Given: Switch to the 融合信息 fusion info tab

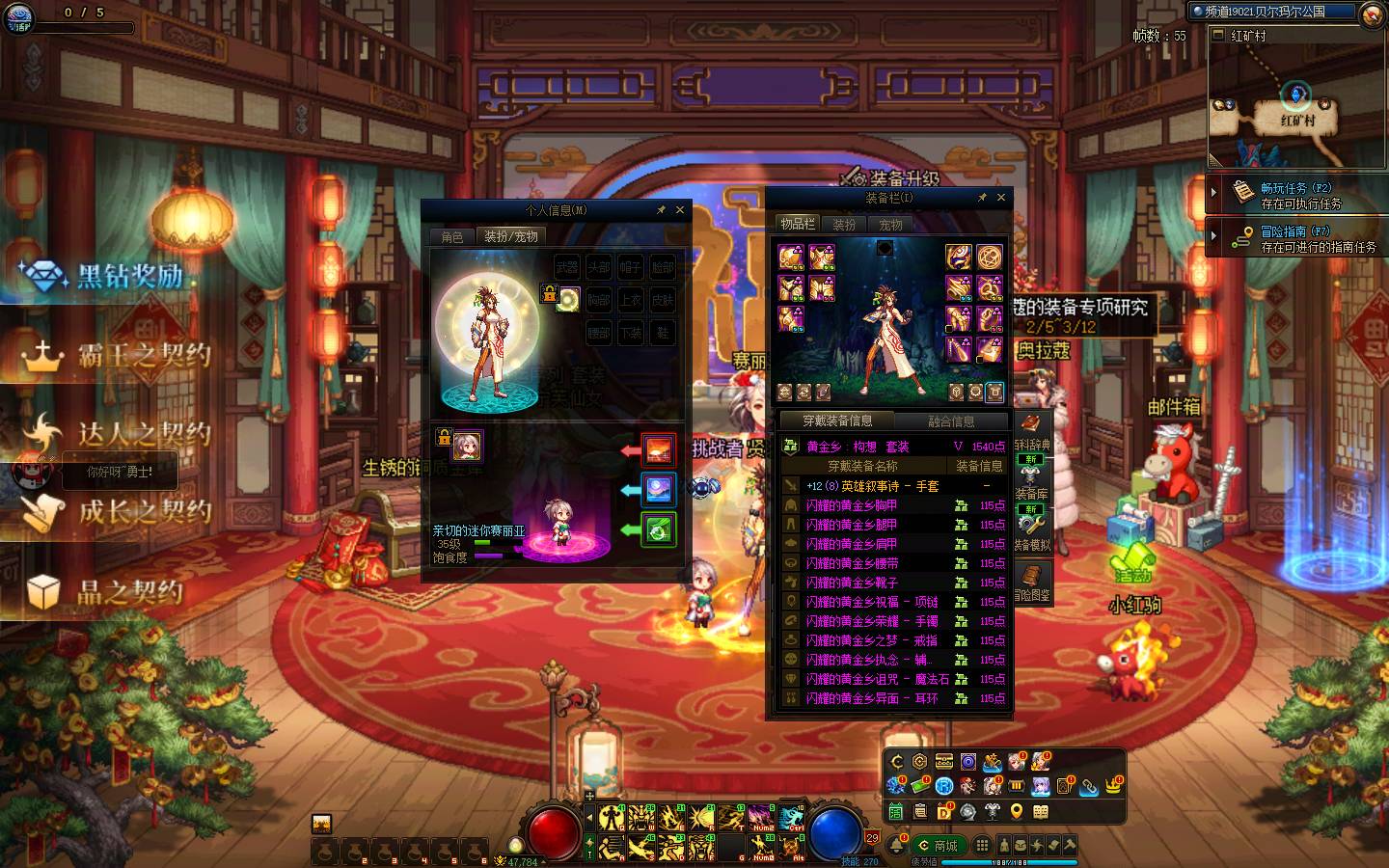Looking at the screenshot, I should coord(951,421).
